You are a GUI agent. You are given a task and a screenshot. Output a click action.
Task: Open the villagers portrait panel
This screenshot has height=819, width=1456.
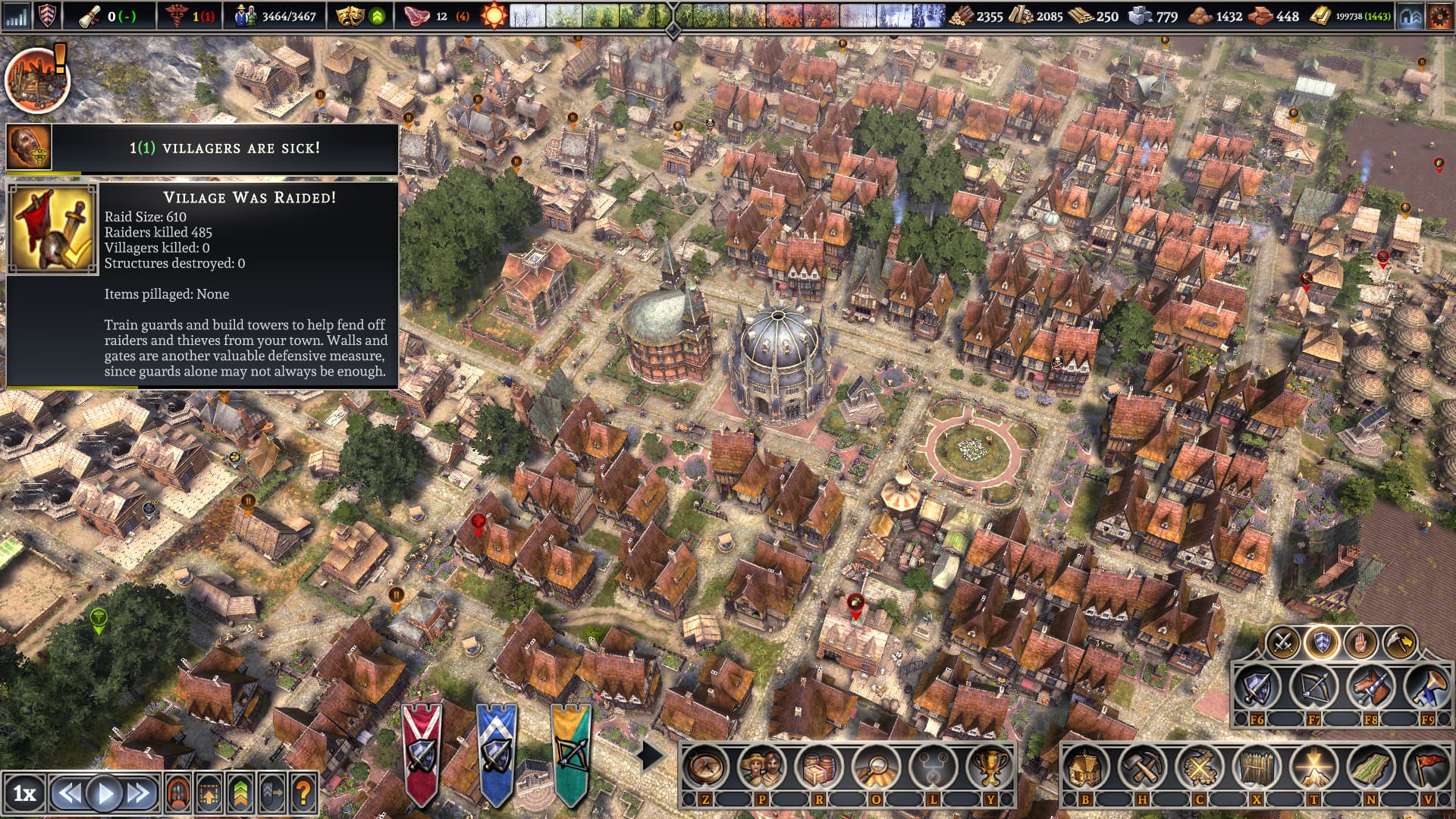point(761,767)
